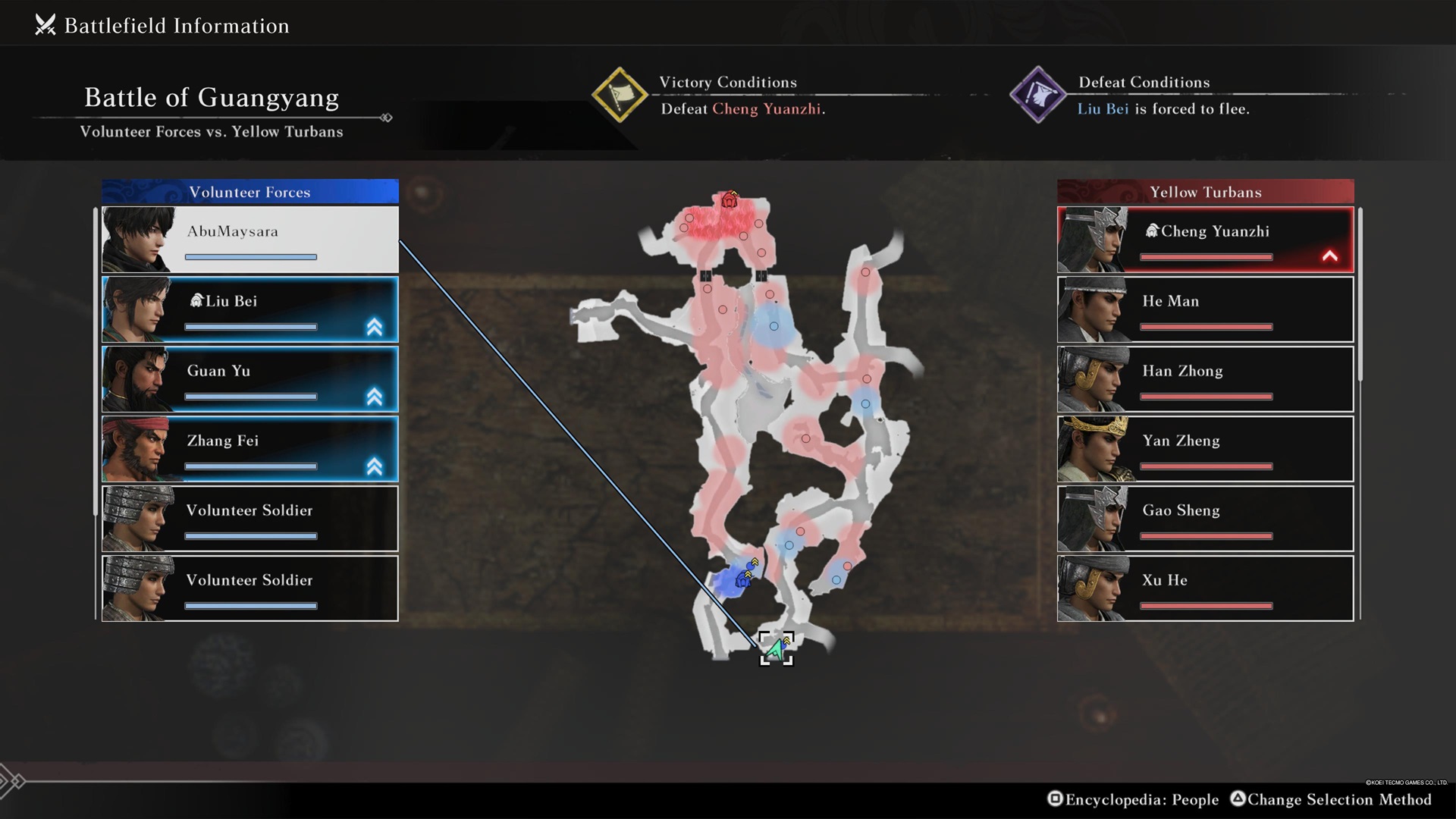Open the Yellow Turbans list header
The height and width of the screenshot is (819, 1456).
1205,192
